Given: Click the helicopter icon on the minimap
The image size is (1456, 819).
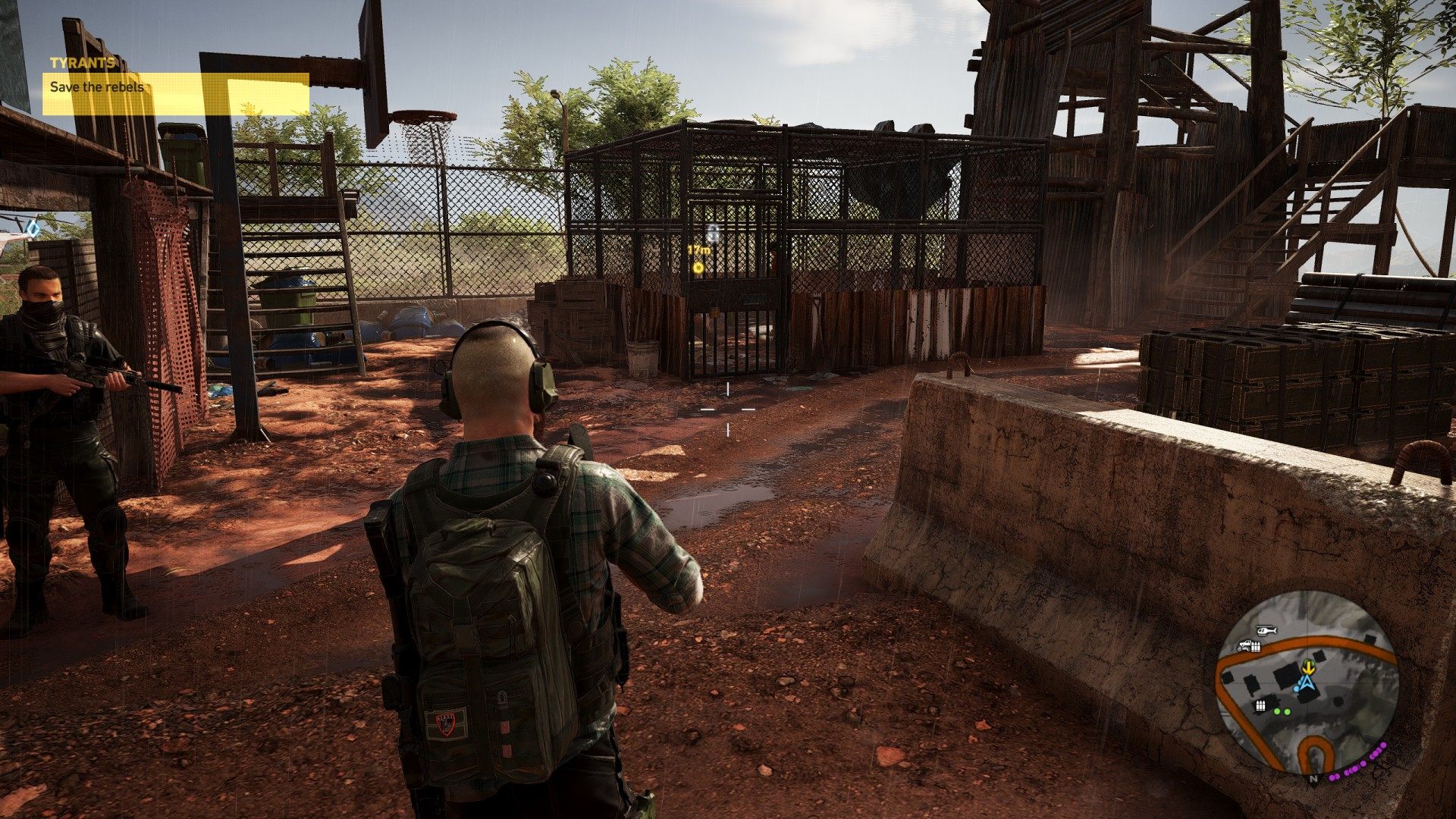Looking at the screenshot, I should (x=1266, y=630).
